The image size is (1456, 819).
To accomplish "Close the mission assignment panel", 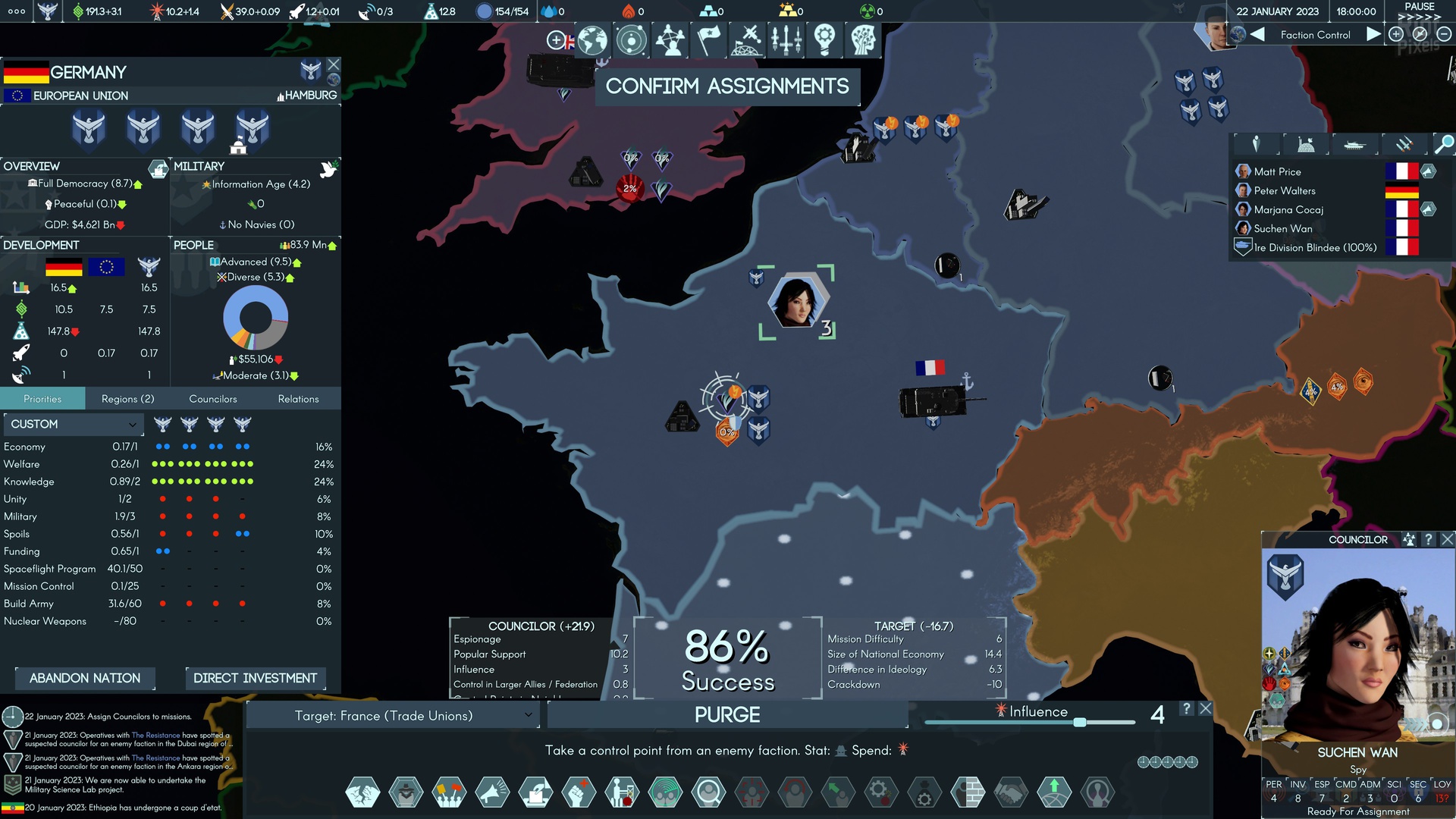I will tap(1205, 708).
